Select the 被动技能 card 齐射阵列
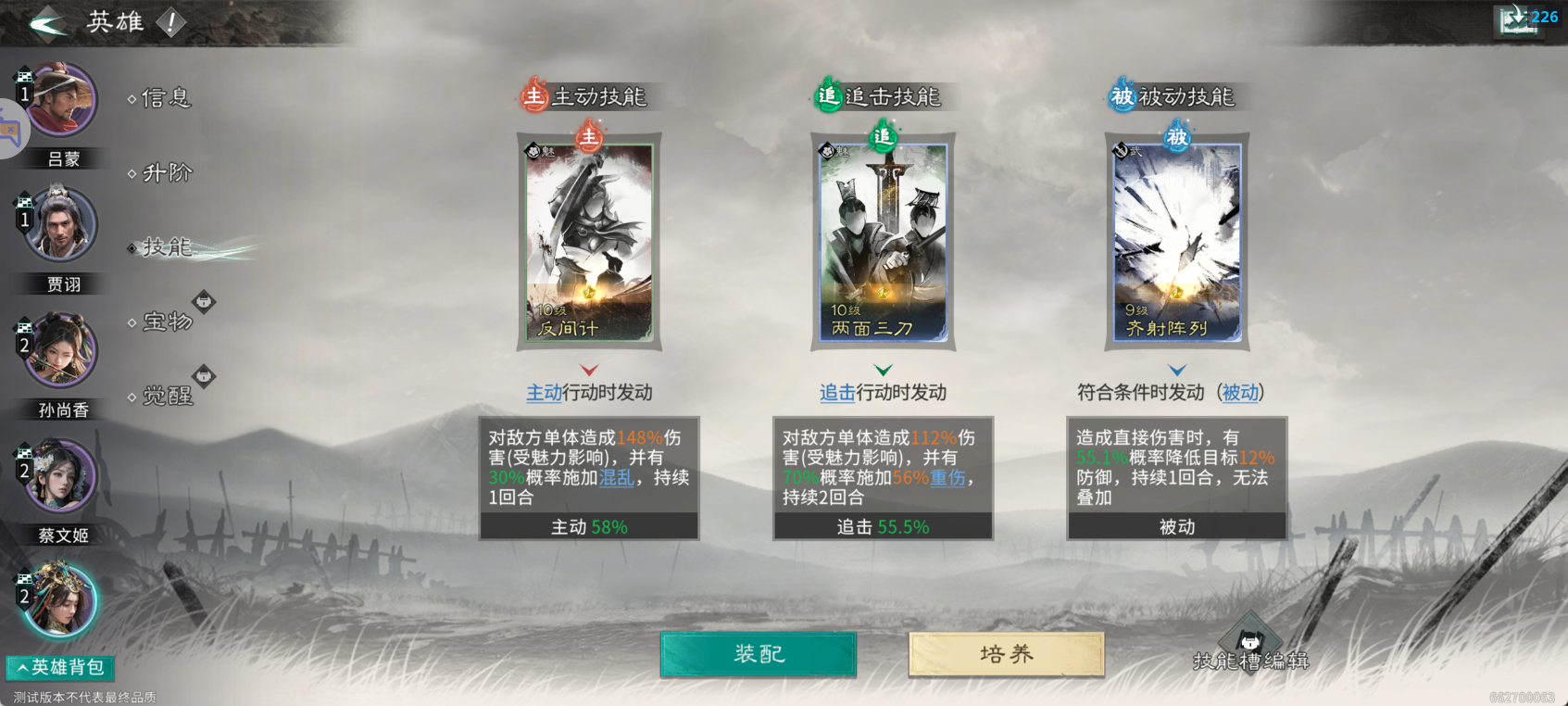 point(1176,243)
